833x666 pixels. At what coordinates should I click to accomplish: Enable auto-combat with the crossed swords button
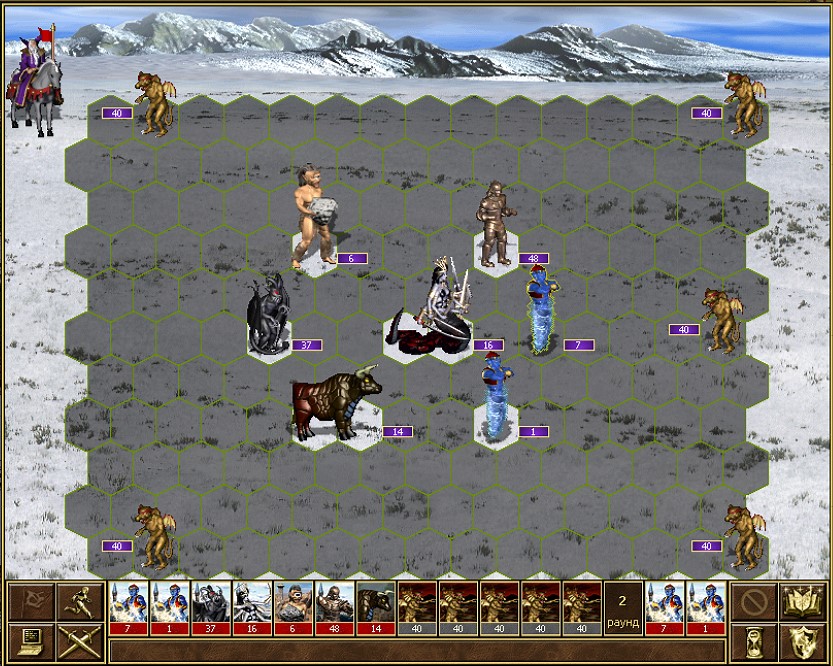79,640
